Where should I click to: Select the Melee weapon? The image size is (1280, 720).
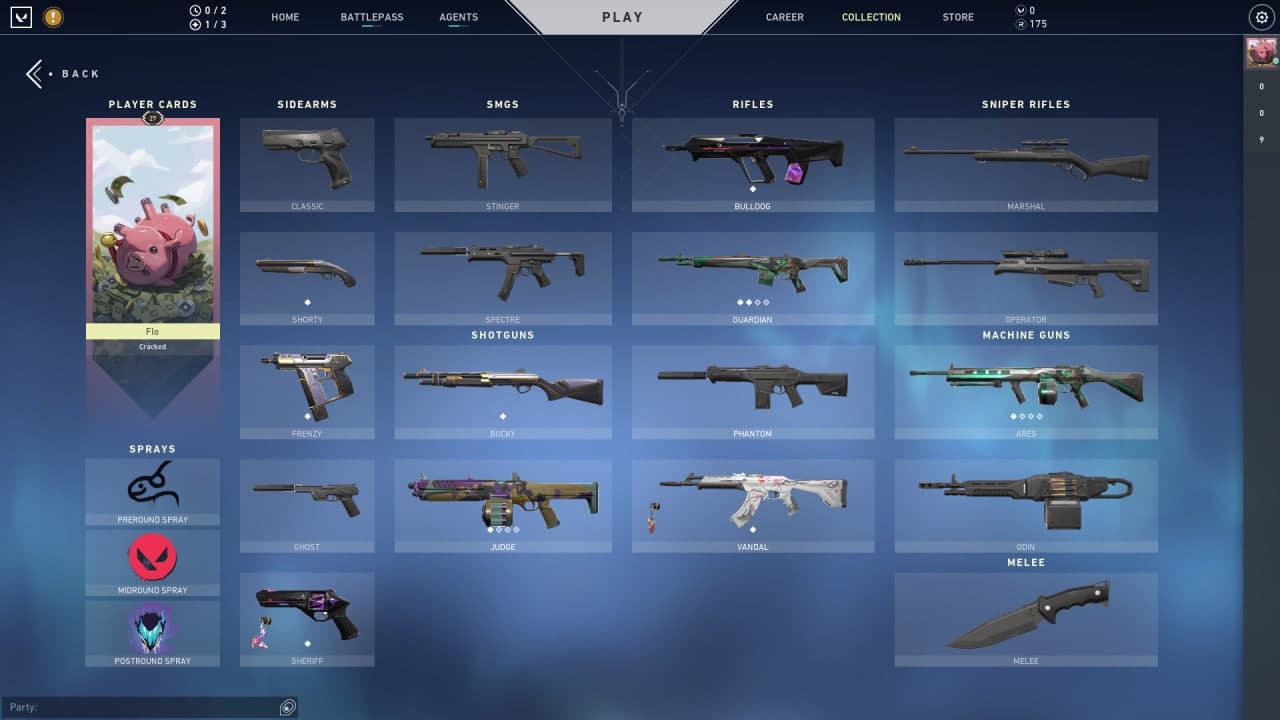[x=1026, y=618]
